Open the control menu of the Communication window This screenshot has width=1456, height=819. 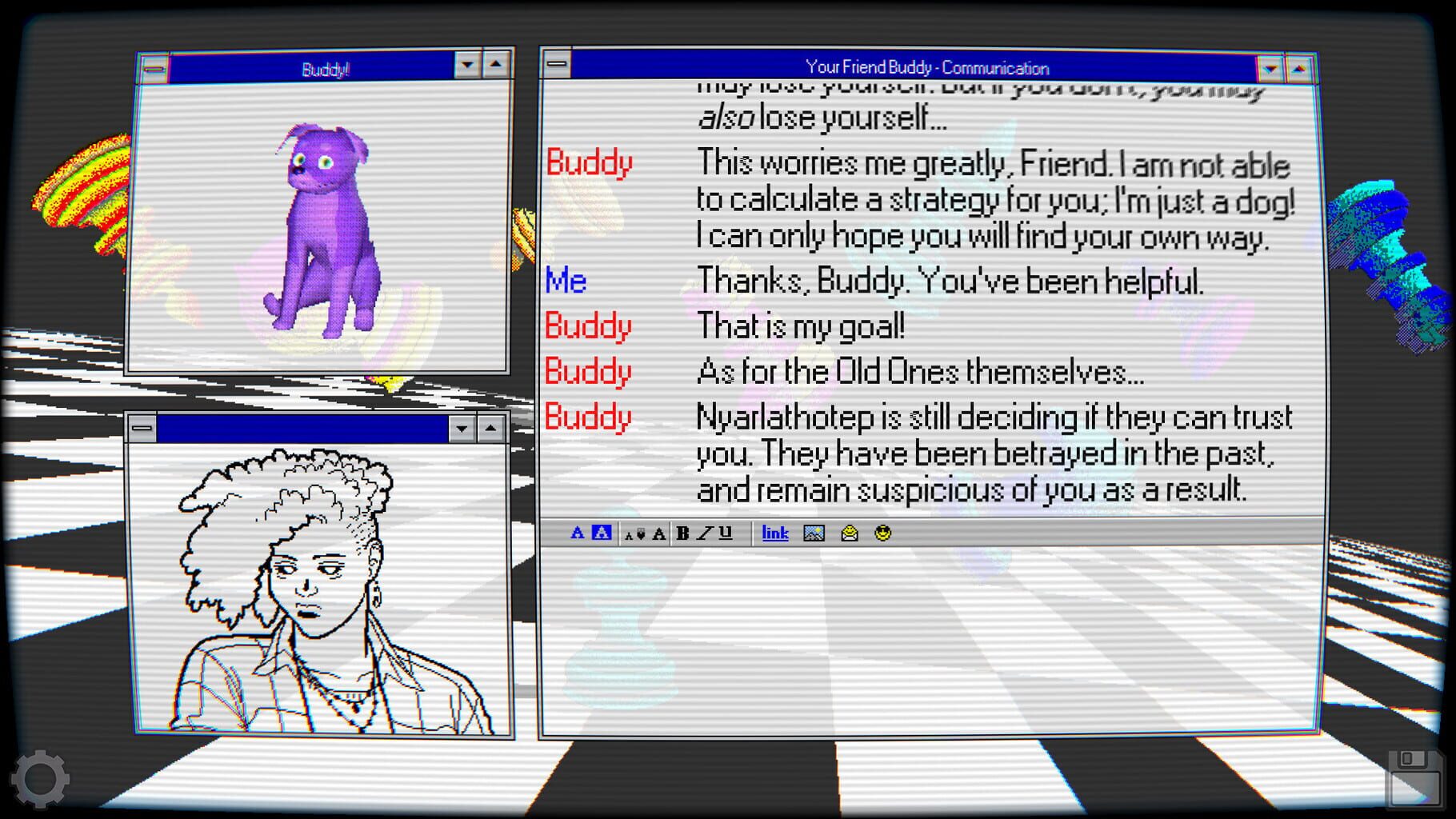pos(557,67)
